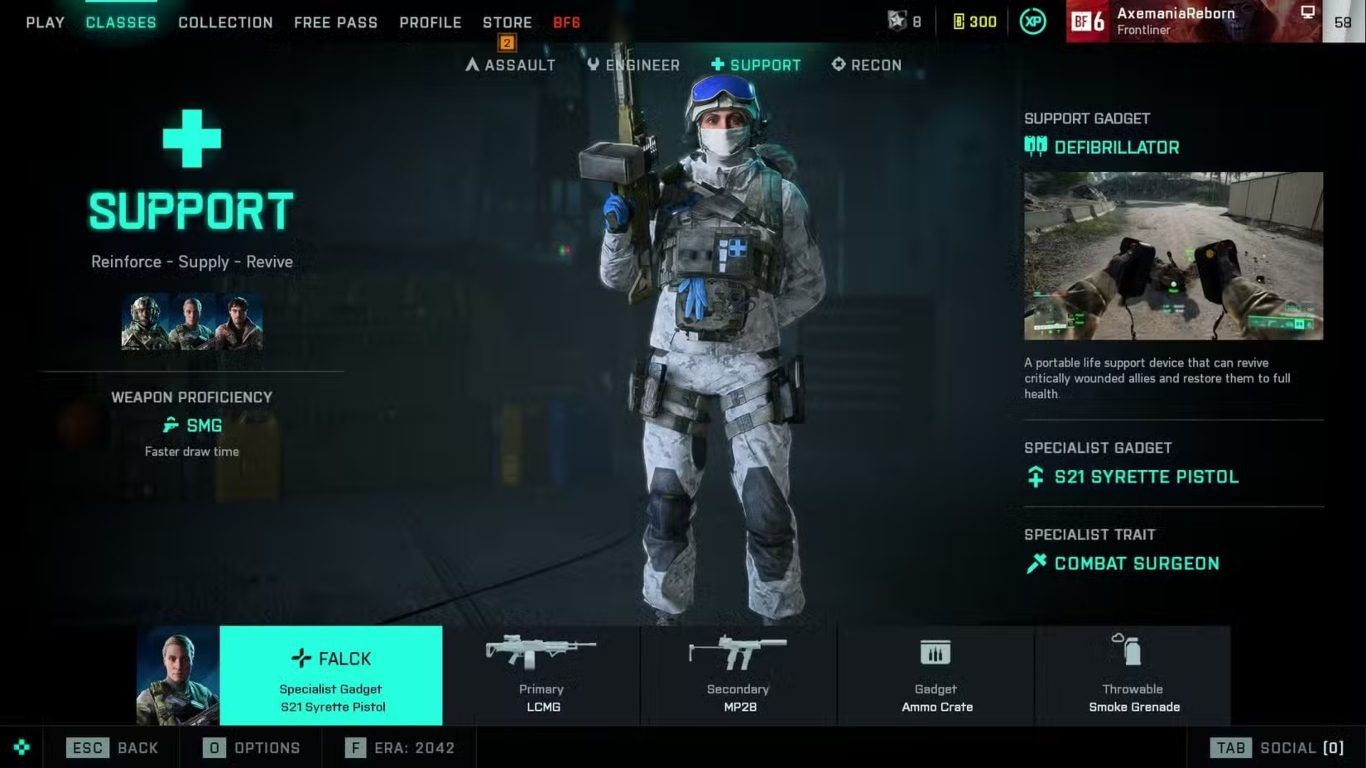Open the Primary LCMG weapon slot
The image size is (1366, 768).
click(x=541, y=675)
